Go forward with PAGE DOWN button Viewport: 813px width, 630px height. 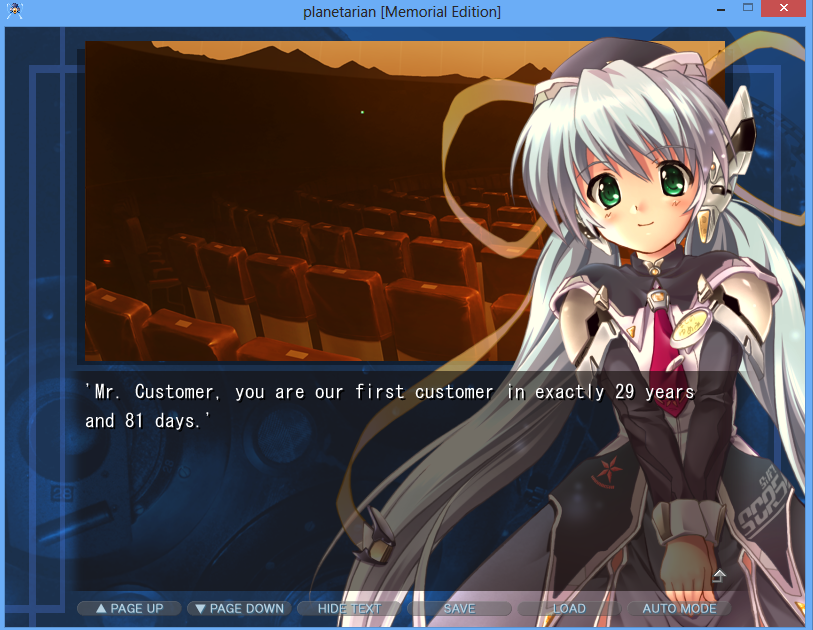point(239,608)
